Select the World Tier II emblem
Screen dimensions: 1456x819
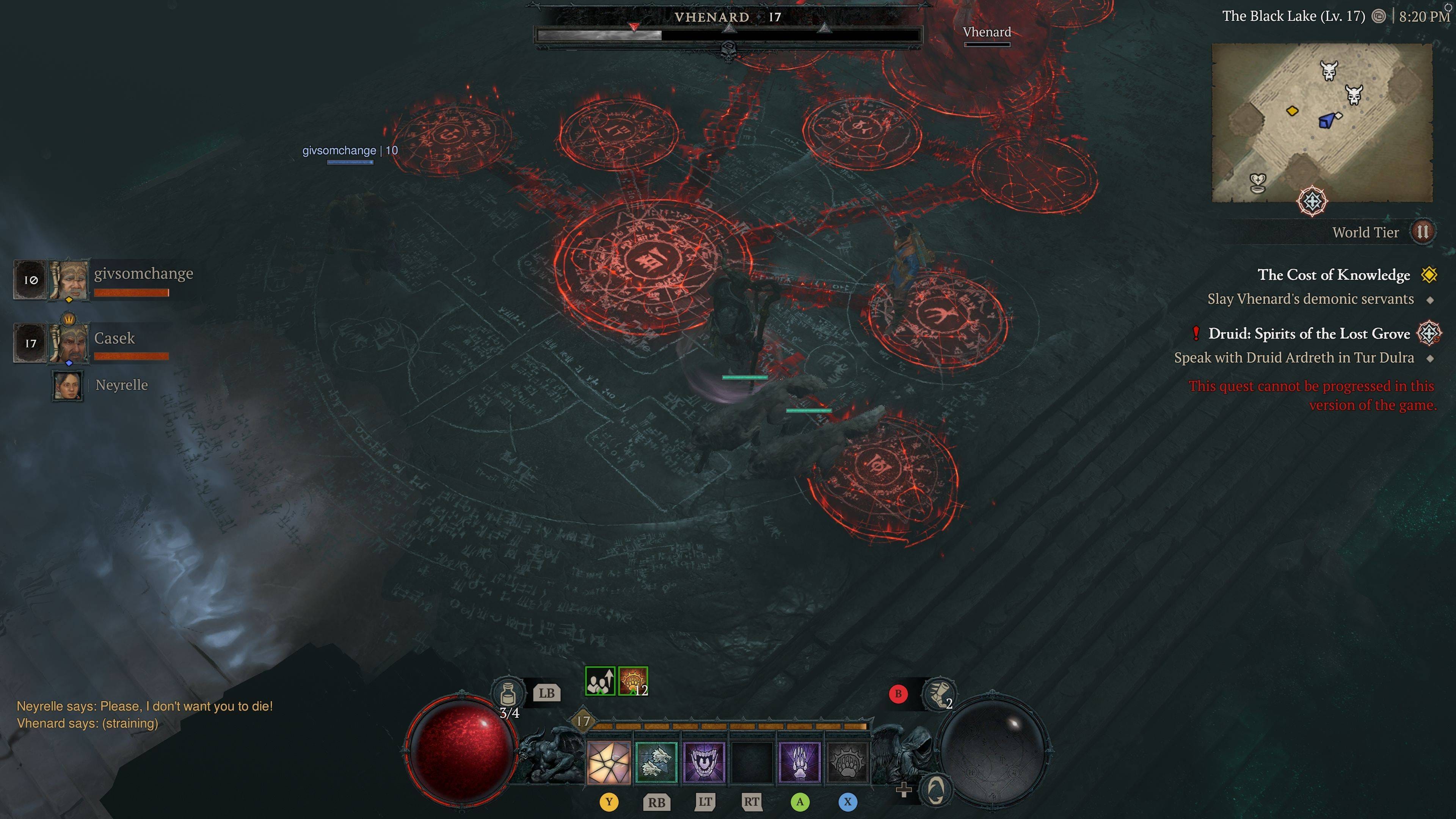pos(1423,232)
